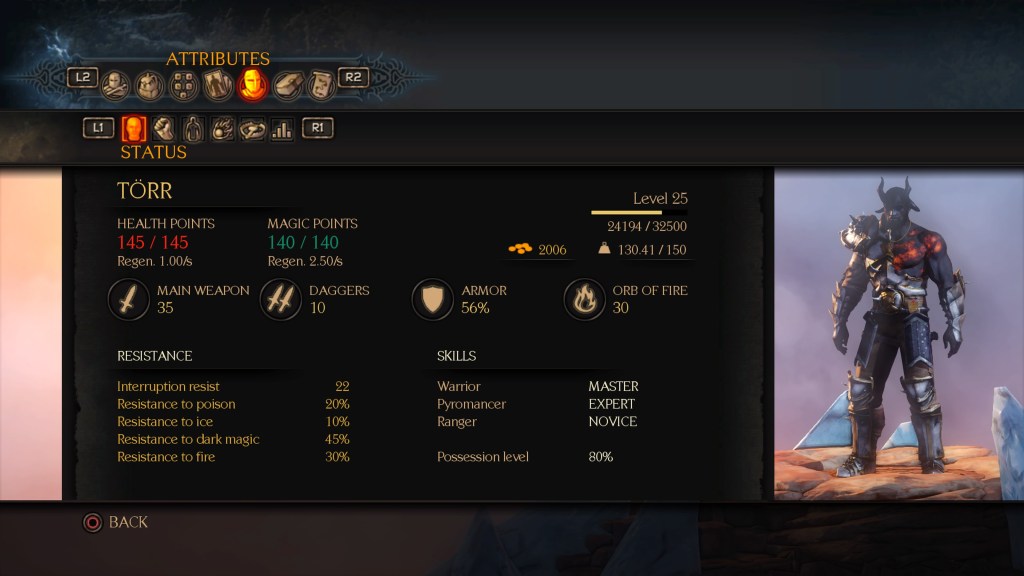
Task: Click the Daggers icon
Action: pyautogui.click(x=281, y=299)
